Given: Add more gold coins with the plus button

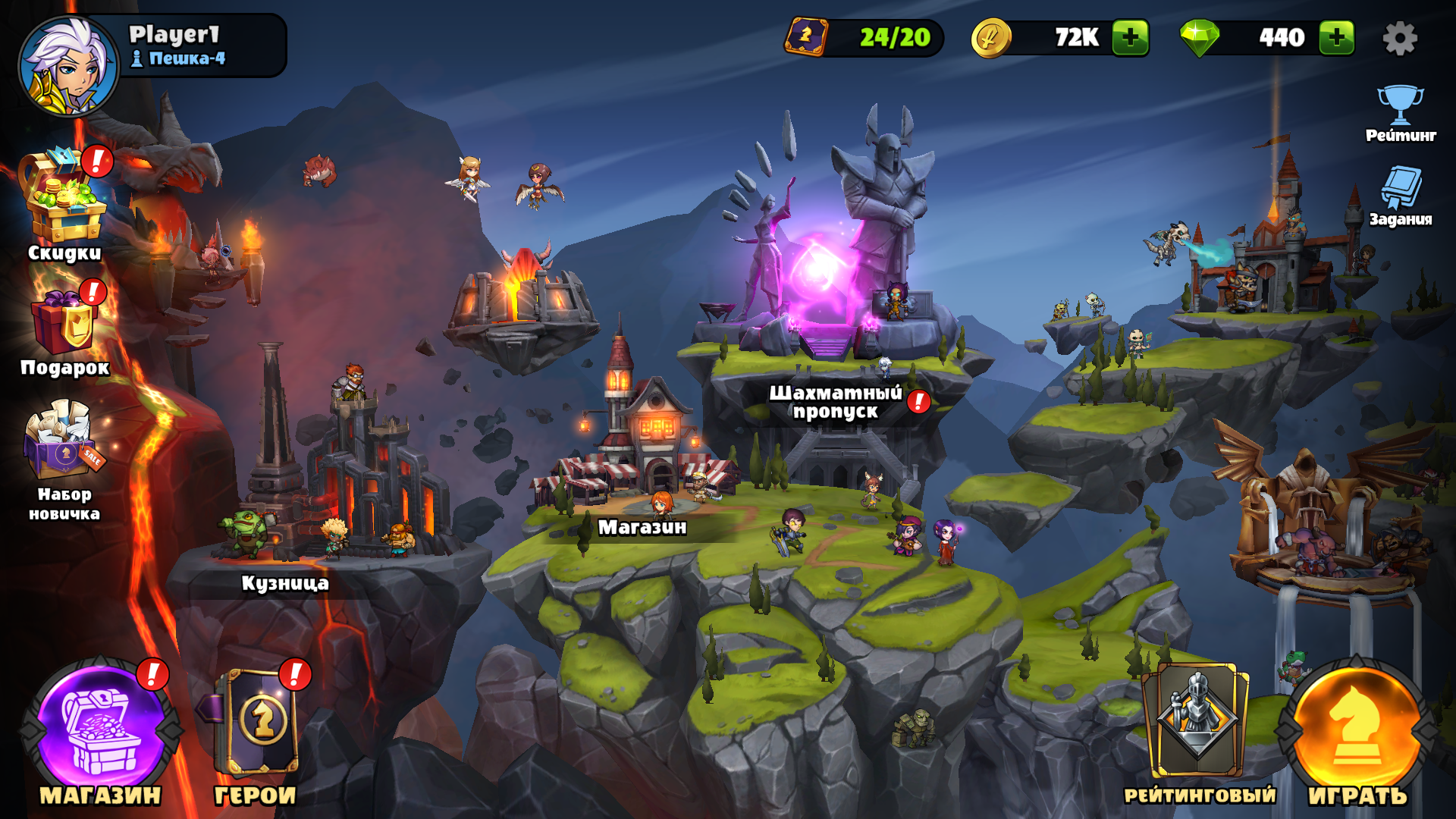Looking at the screenshot, I should (x=1130, y=37).
